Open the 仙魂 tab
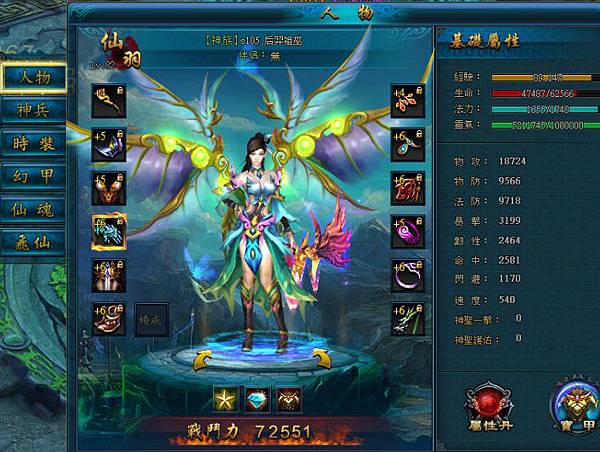 [x=33, y=209]
